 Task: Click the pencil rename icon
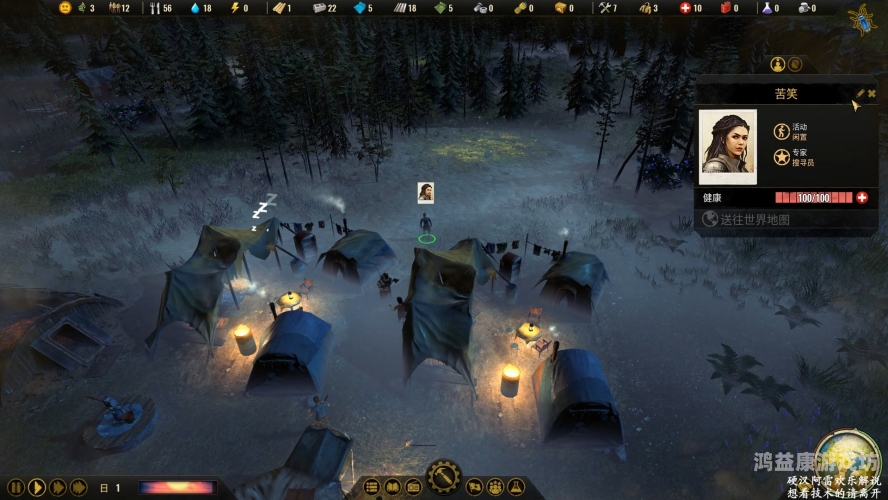[x=860, y=93]
